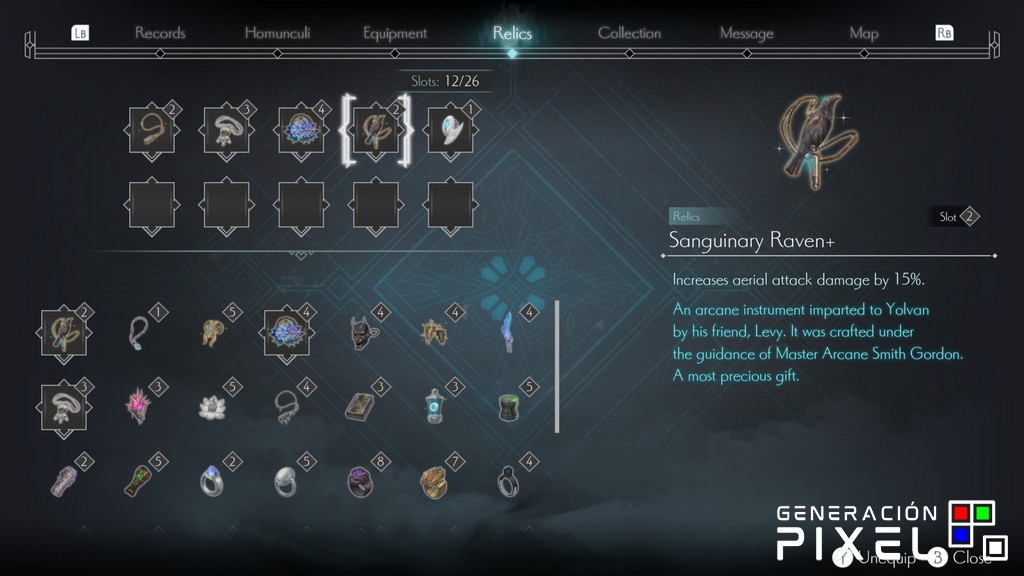Choose the silver ring with blue gem
Viewport: 1024px width, 576px height.
point(211,481)
